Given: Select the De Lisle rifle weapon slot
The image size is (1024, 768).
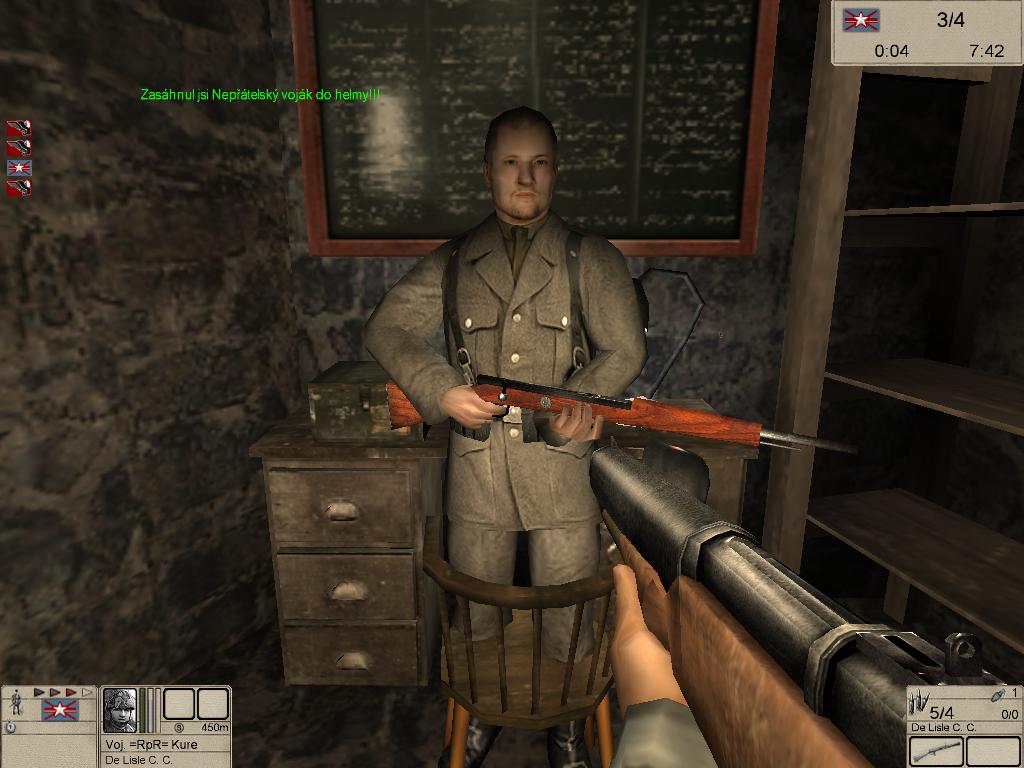Looking at the screenshot, I should (936, 751).
